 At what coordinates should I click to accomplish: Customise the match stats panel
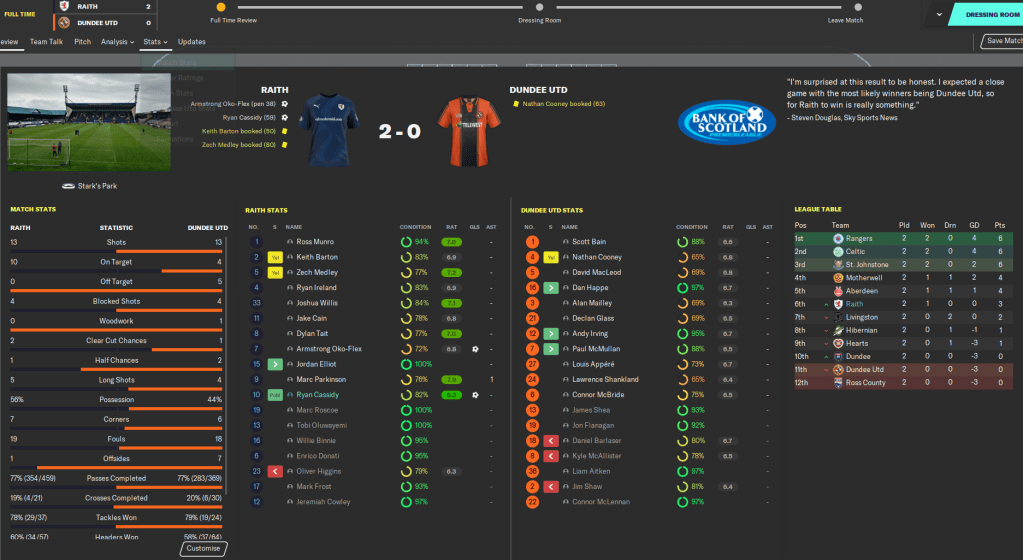pyautogui.click(x=205, y=549)
